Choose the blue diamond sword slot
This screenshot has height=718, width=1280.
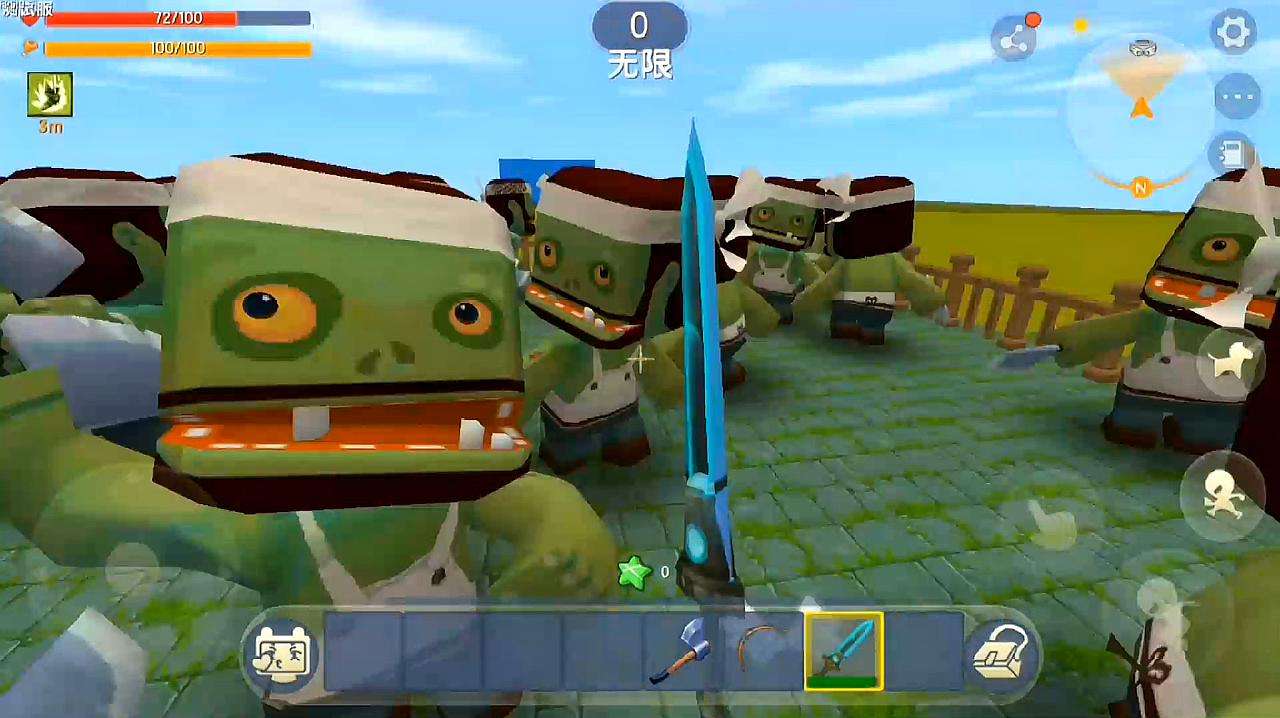click(x=844, y=651)
